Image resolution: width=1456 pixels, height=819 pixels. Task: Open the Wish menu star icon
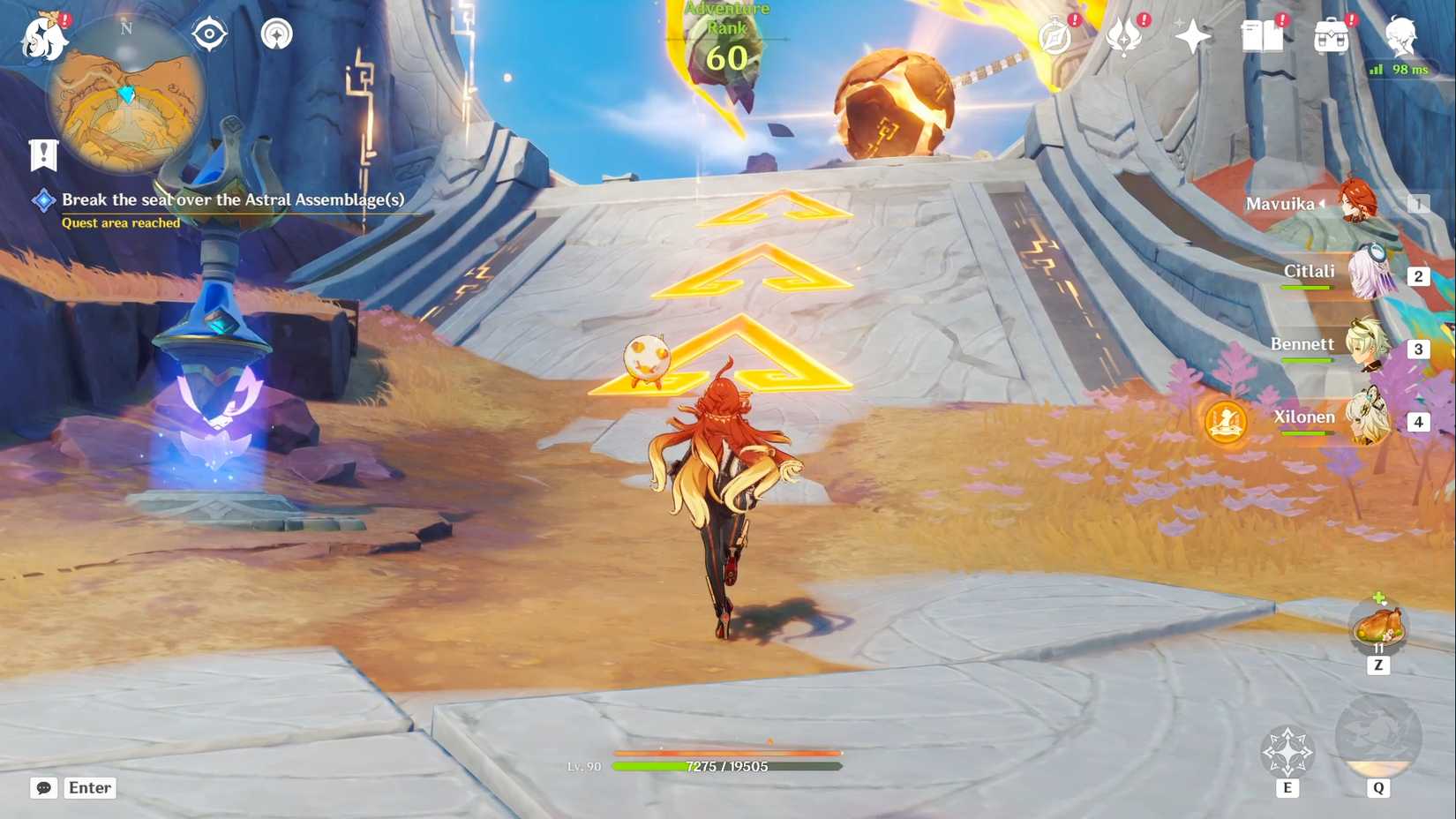1191,35
